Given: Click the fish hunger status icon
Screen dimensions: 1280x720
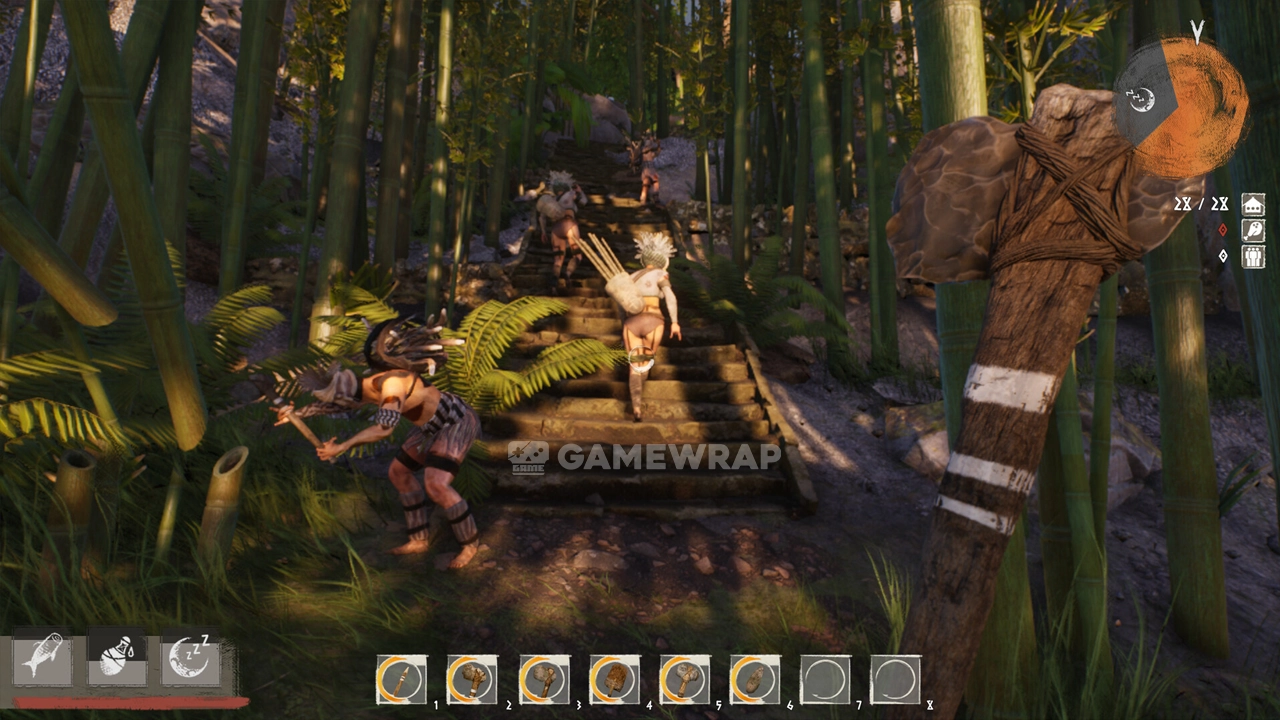Looking at the screenshot, I should (42, 658).
